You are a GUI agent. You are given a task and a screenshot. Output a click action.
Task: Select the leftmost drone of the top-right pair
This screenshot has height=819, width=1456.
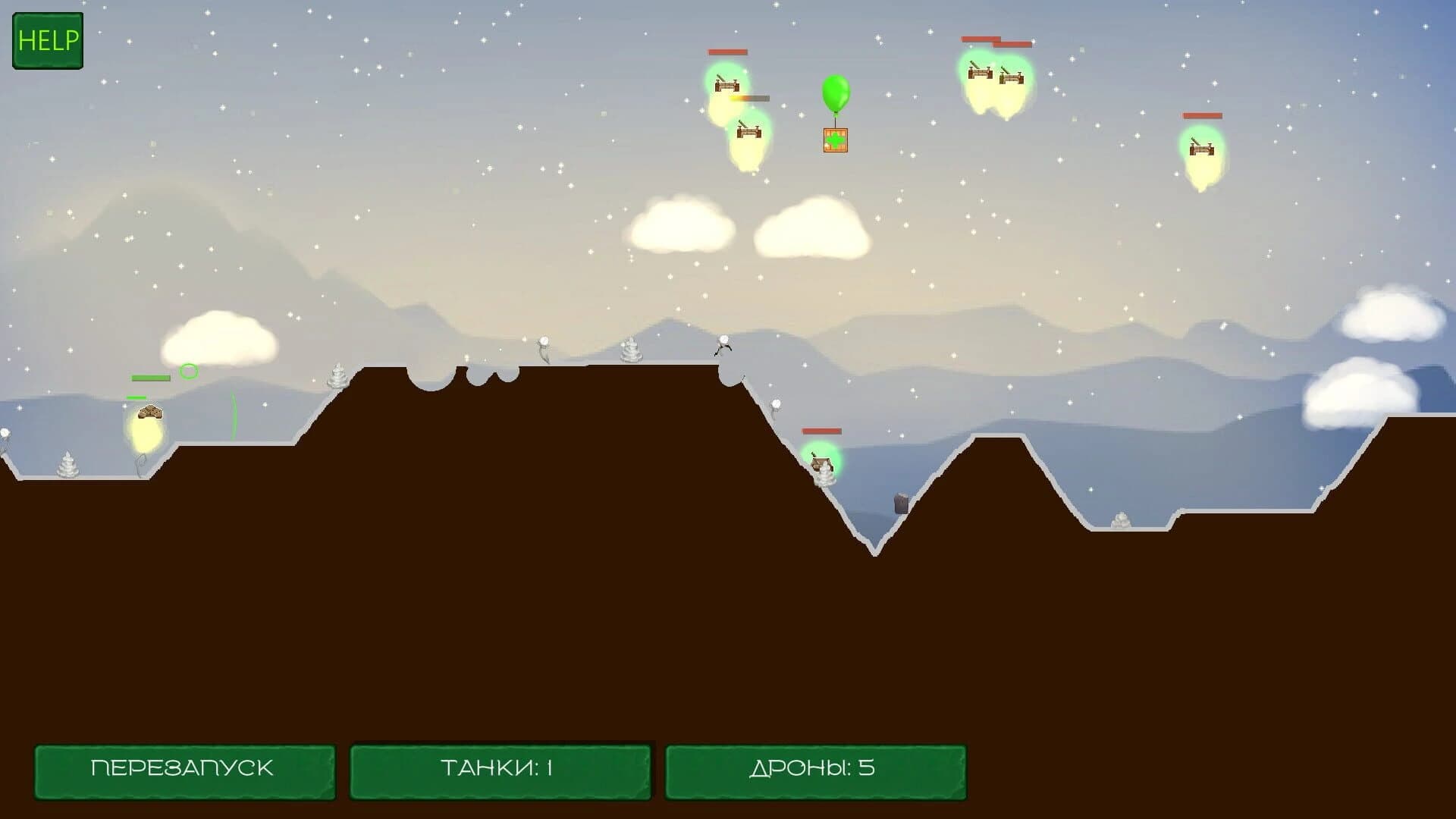click(980, 72)
